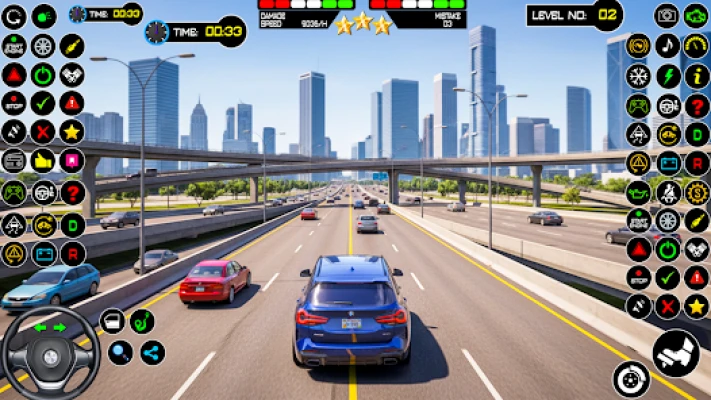Toggle the music note sound icon

(x=667, y=45)
